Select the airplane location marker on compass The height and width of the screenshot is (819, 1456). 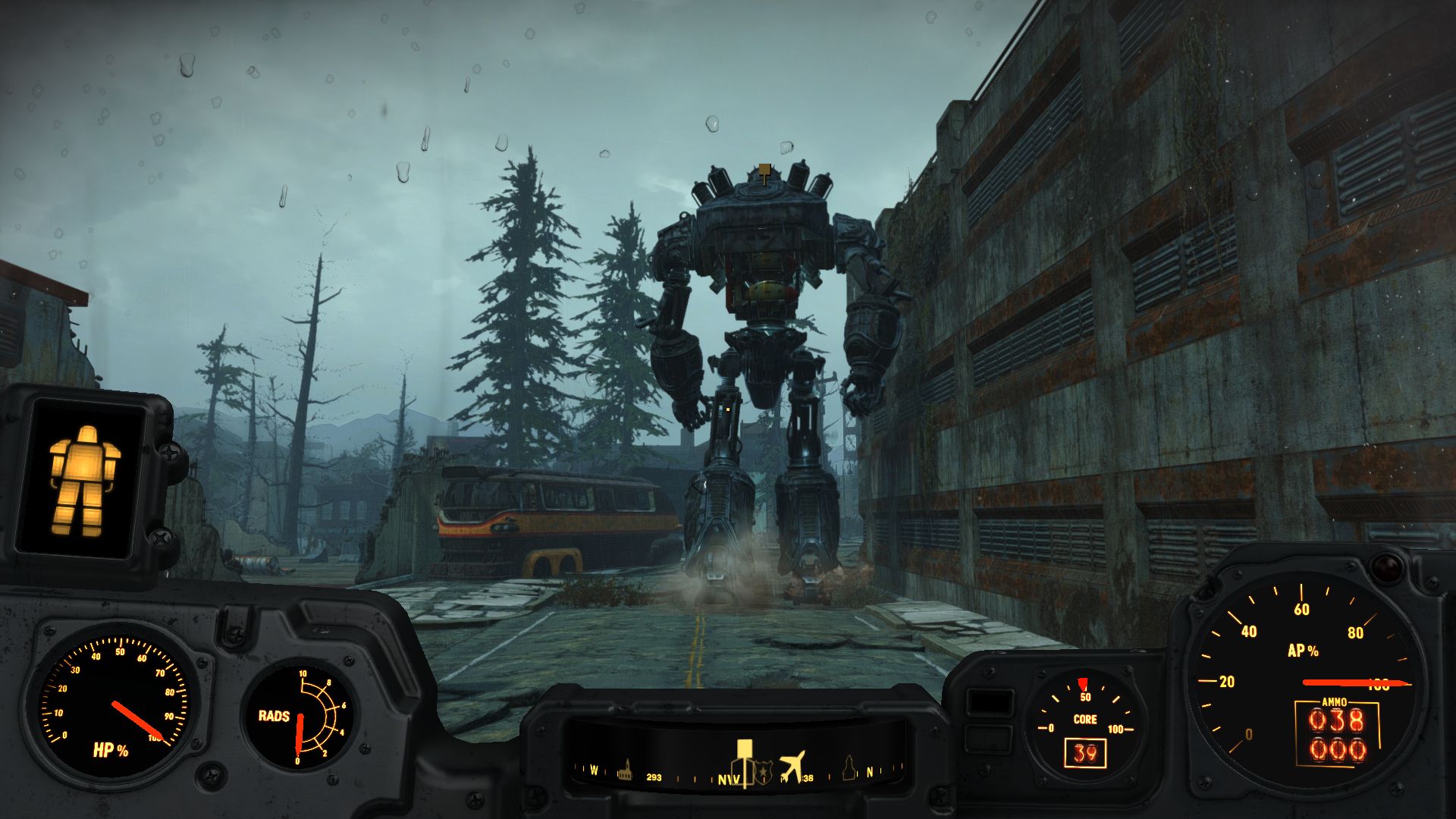pos(792,765)
